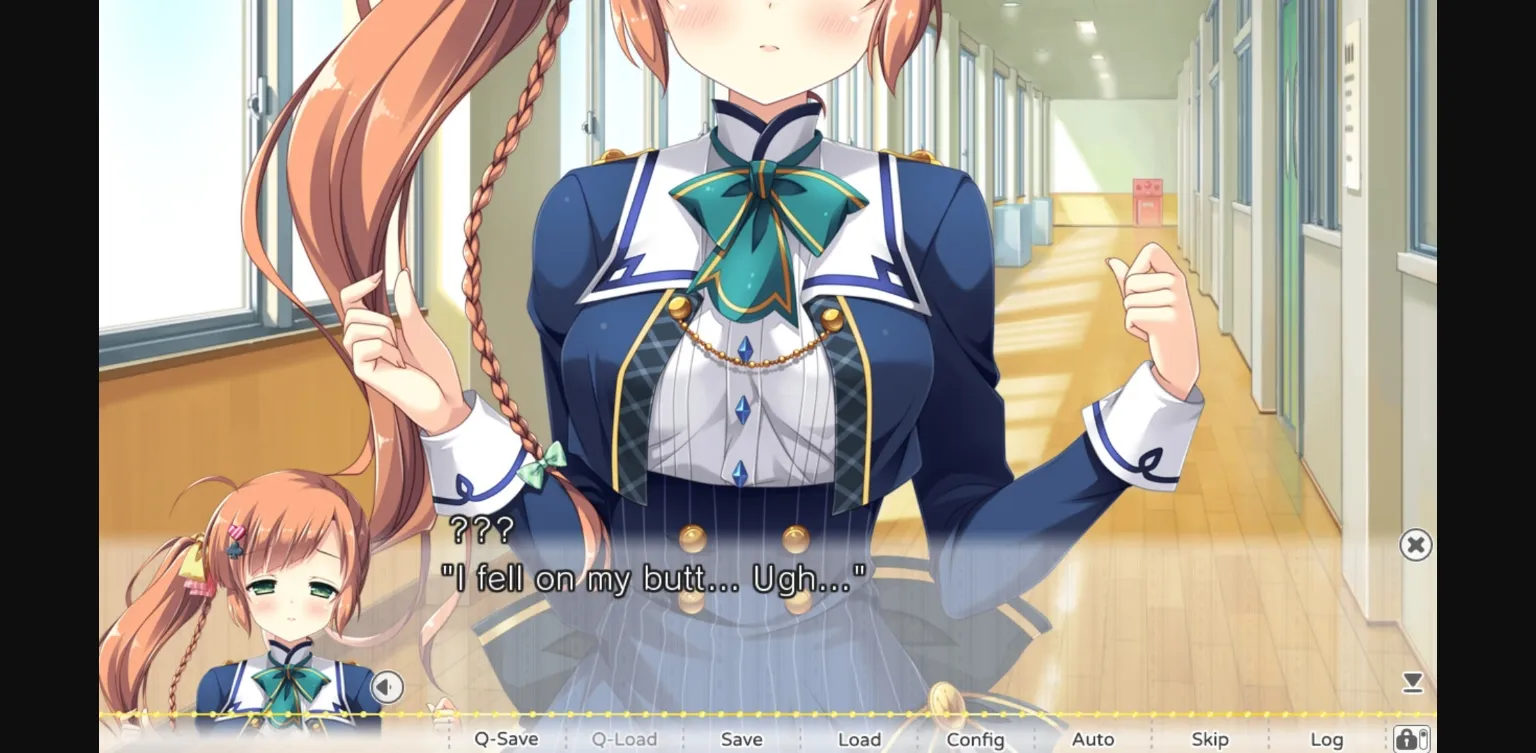Replay the voice line beside the portrait
This screenshot has height=753, width=1536.
(x=386, y=688)
